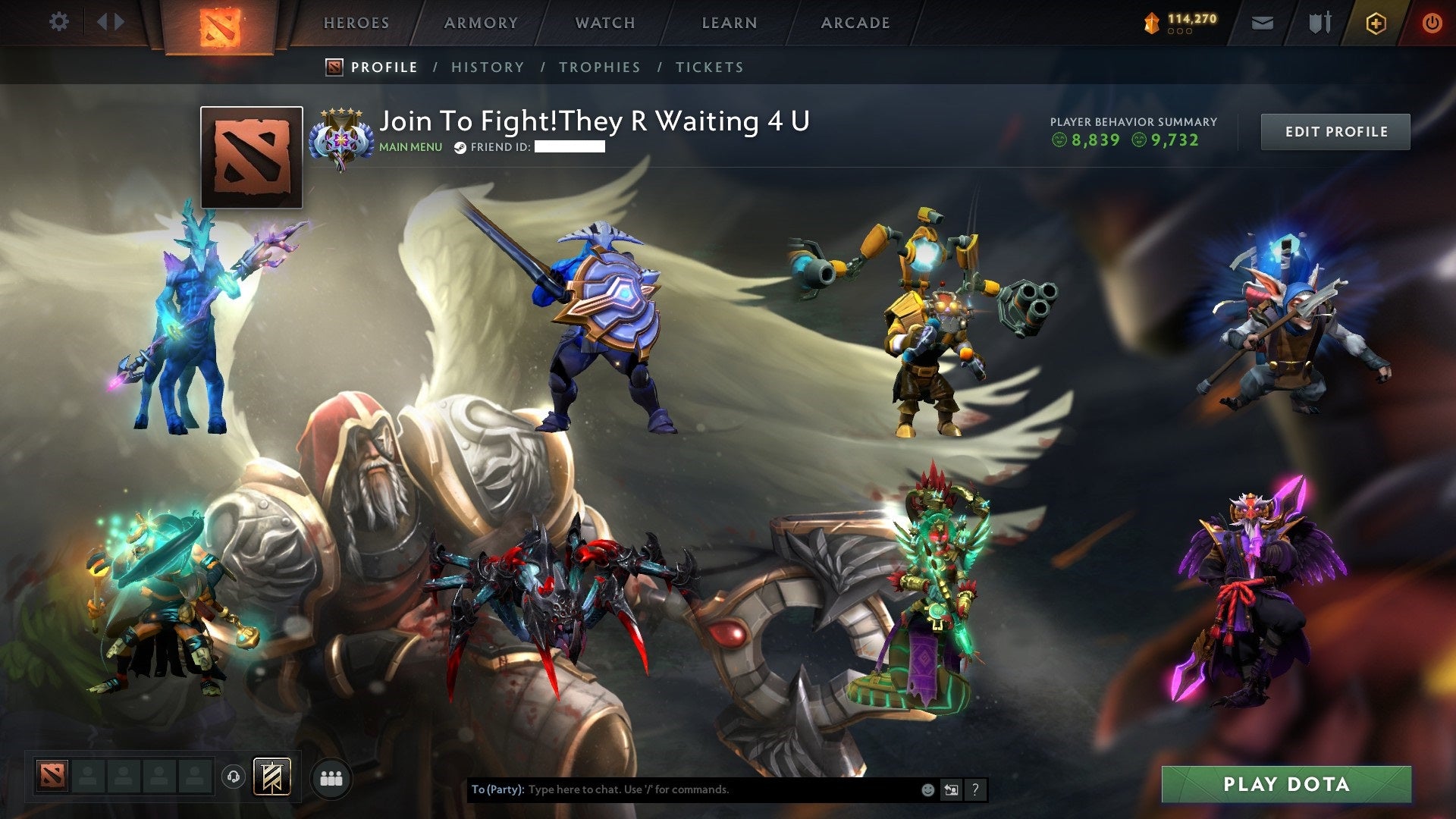Image resolution: width=1456 pixels, height=819 pixels.
Task: Click the battle level progress dots under 114,270
Action: [1181, 32]
